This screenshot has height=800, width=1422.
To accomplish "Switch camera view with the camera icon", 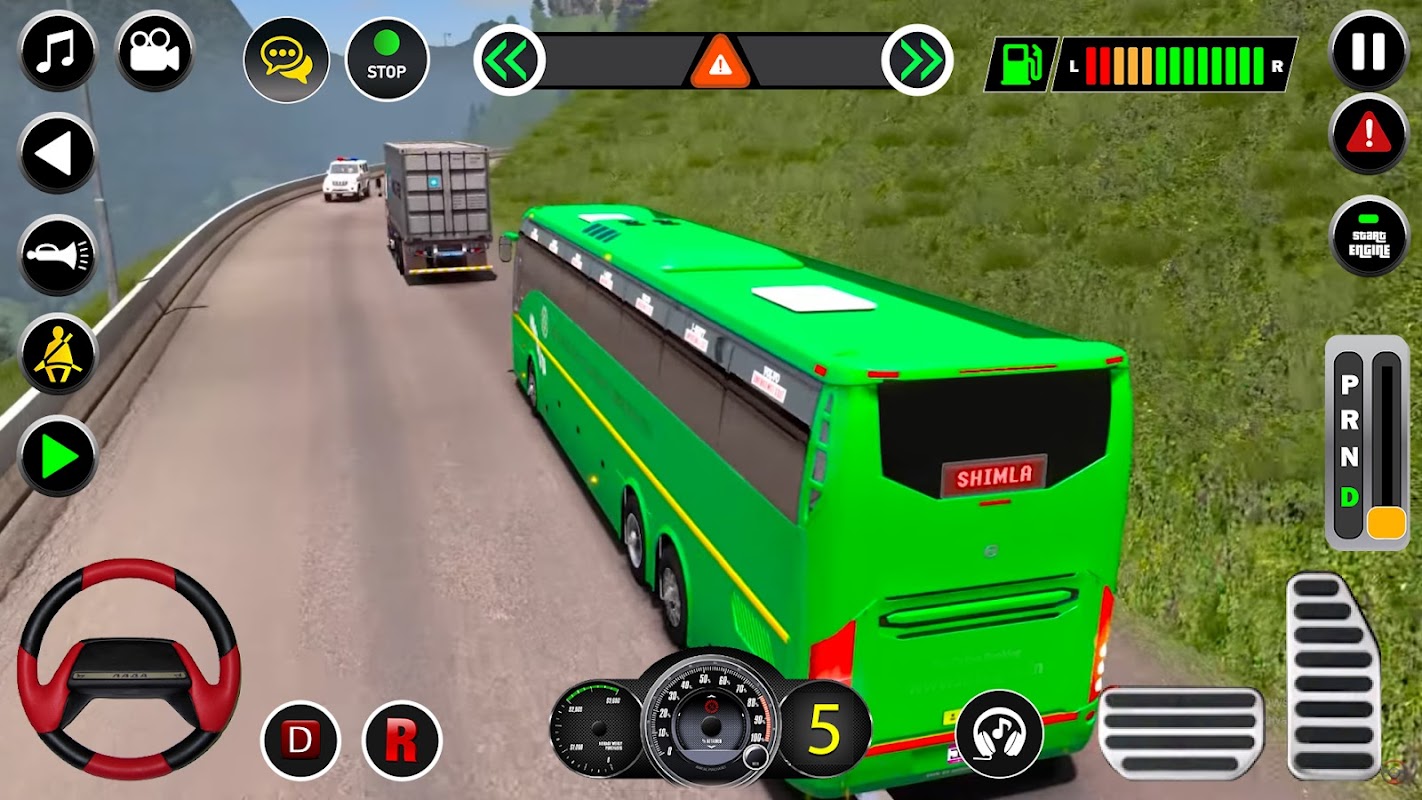I will point(154,52).
